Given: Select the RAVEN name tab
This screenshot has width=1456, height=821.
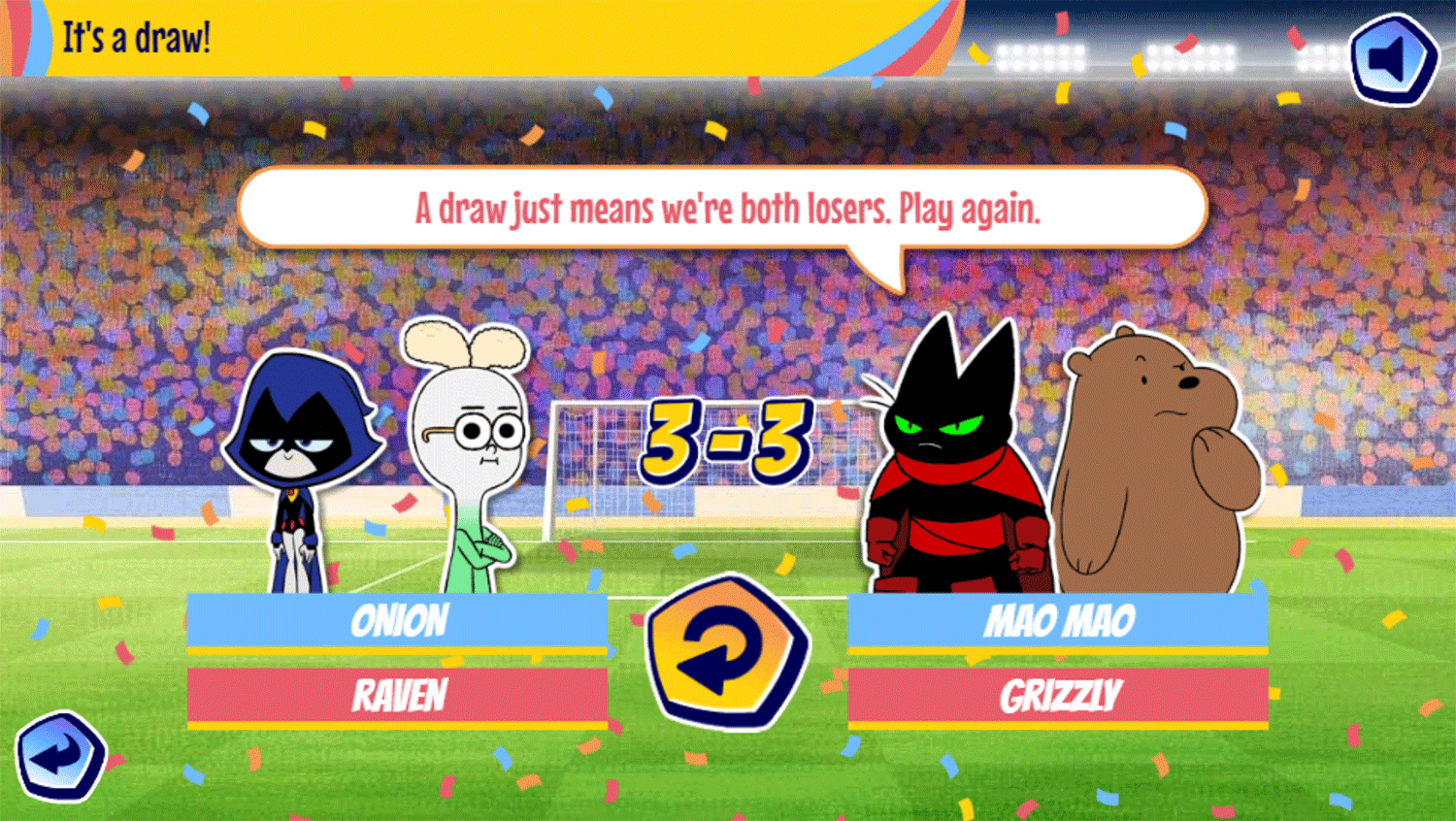Looking at the screenshot, I should click(400, 691).
